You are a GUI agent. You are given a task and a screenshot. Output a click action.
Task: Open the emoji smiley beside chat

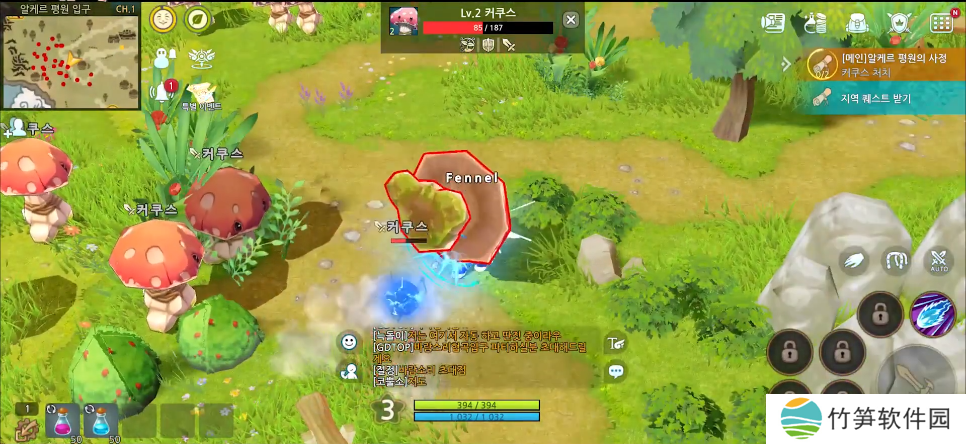(348, 342)
